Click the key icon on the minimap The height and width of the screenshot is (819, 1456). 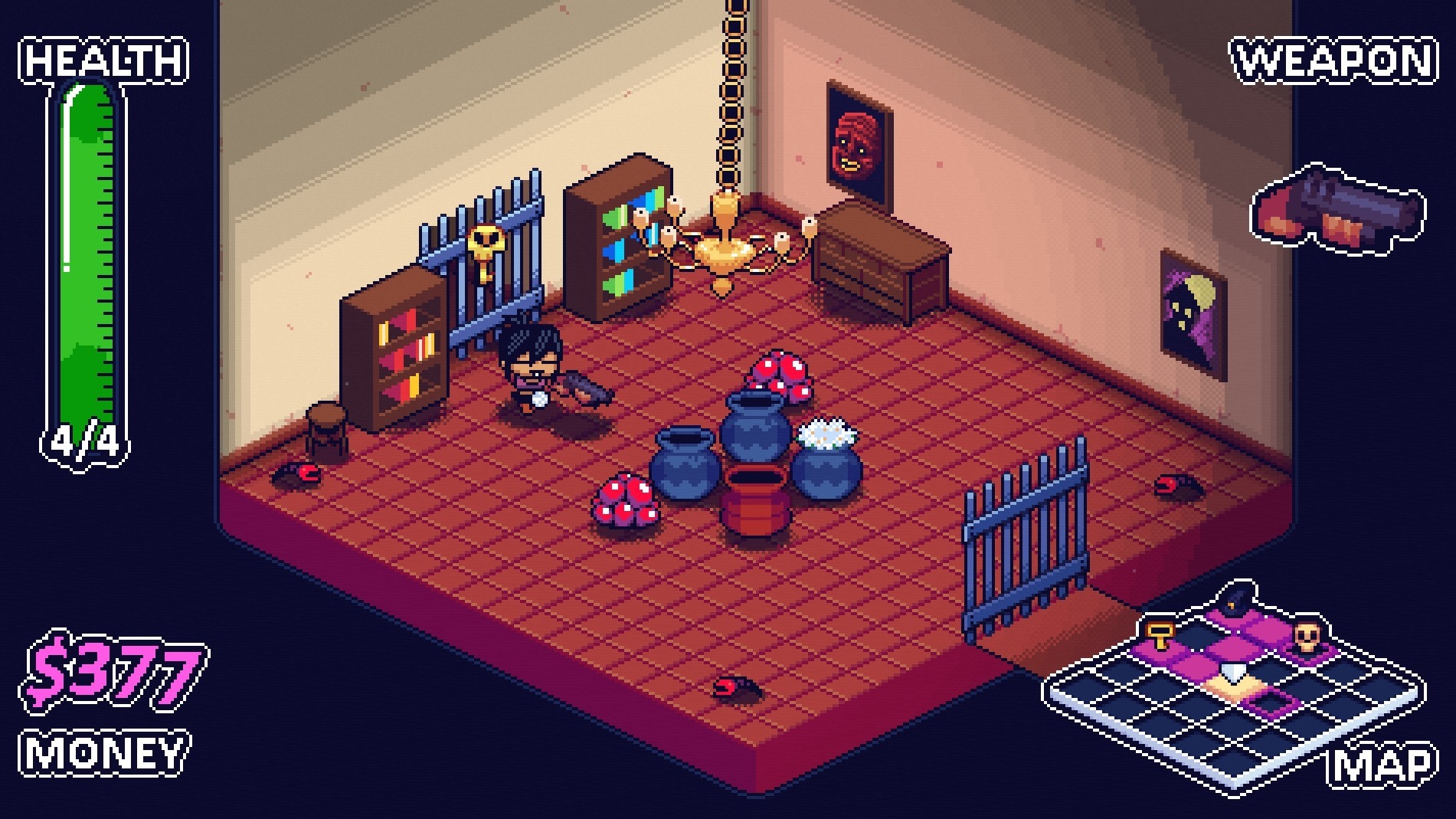tap(1158, 635)
